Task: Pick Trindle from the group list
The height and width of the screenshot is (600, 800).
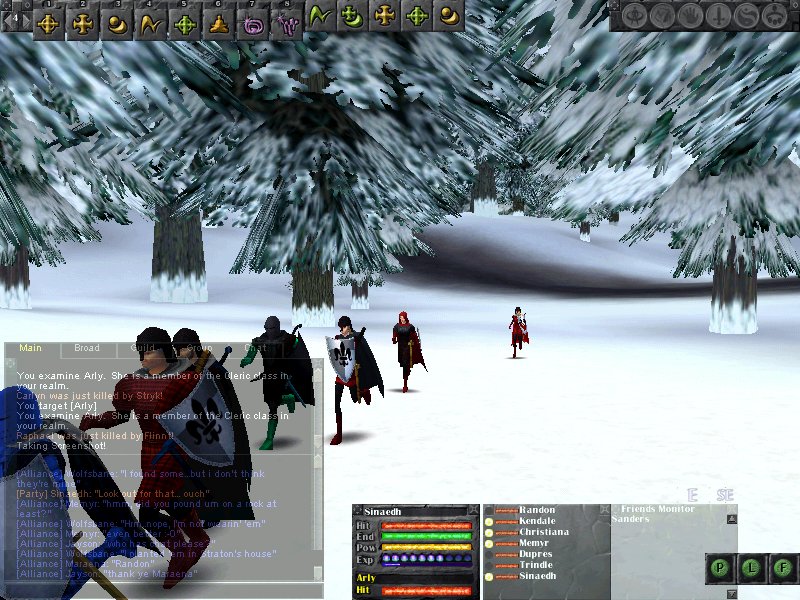Action: pos(536,566)
